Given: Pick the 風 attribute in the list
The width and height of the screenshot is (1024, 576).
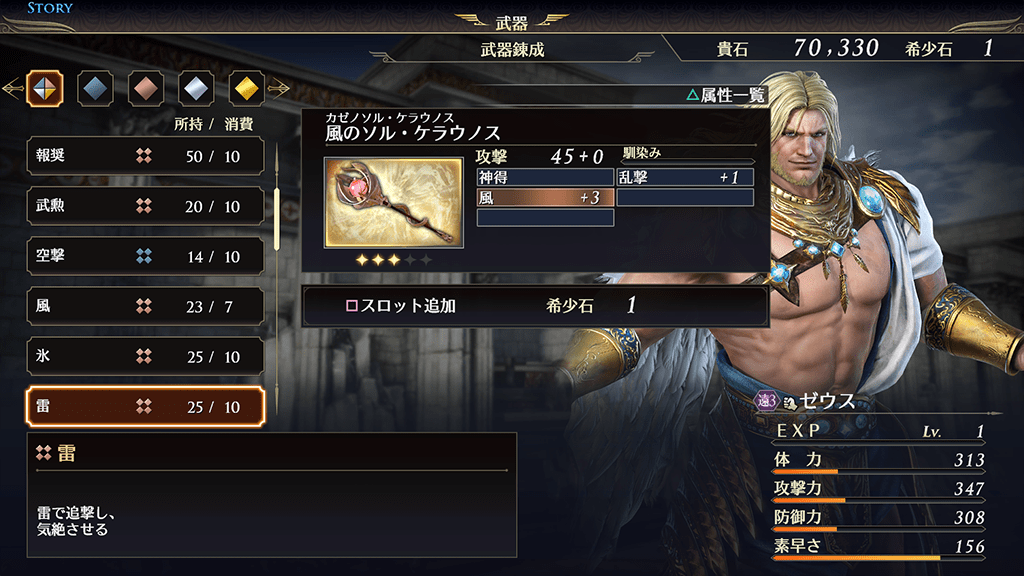Looking at the screenshot, I should point(145,306).
